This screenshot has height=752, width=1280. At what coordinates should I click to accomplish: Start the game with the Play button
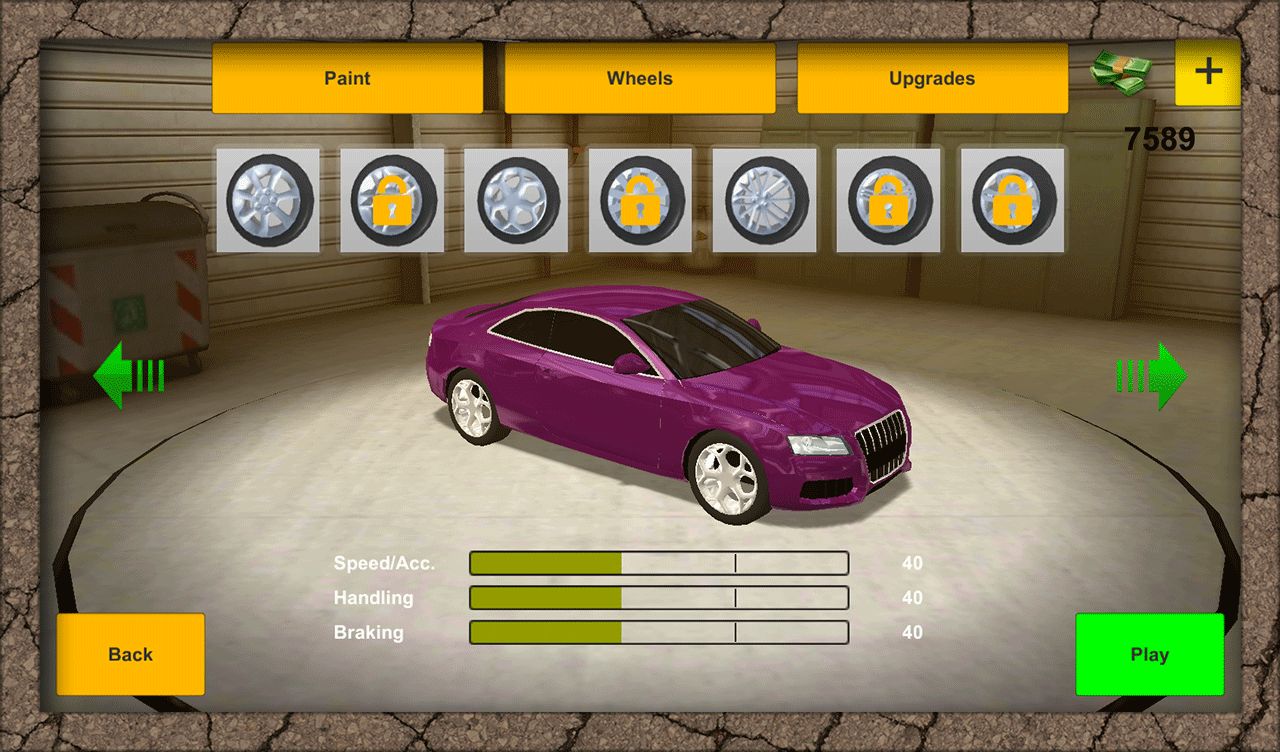(x=1149, y=654)
